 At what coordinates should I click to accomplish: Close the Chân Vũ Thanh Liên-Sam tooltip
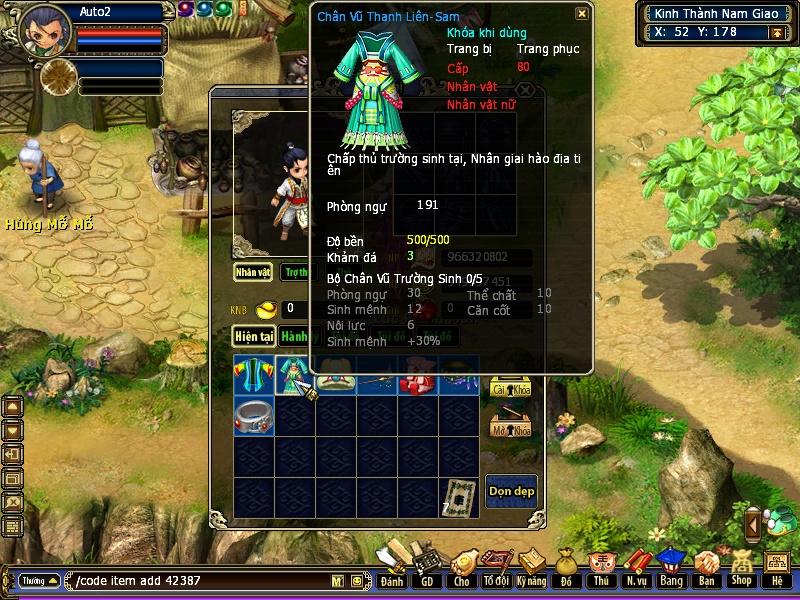pyautogui.click(x=582, y=14)
